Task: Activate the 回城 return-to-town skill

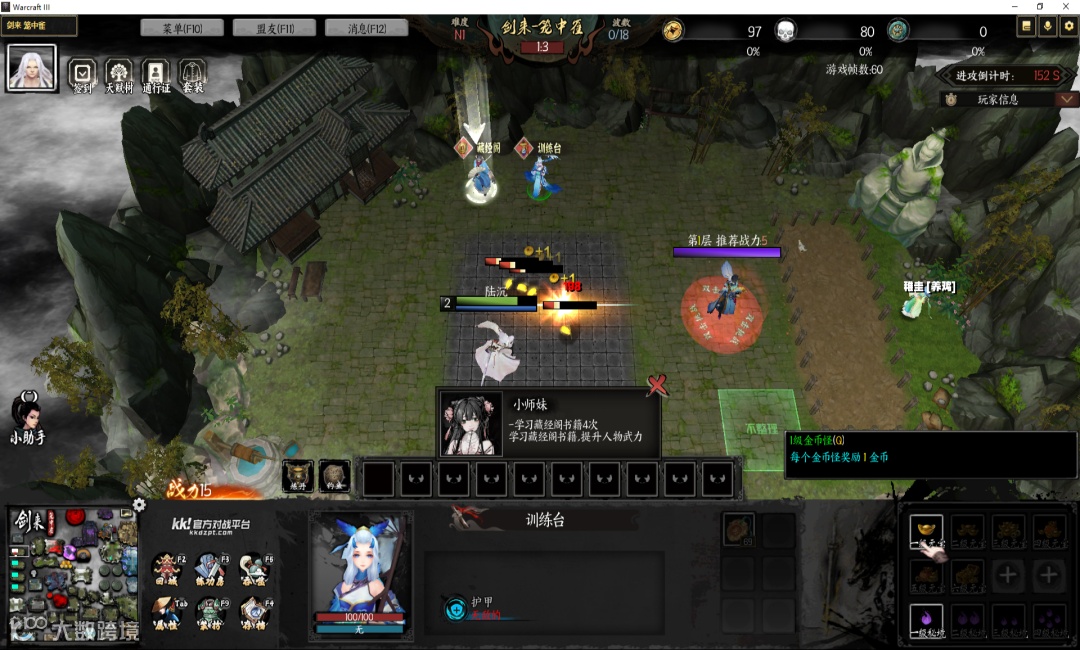Action: pyautogui.click(x=168, y=566)
